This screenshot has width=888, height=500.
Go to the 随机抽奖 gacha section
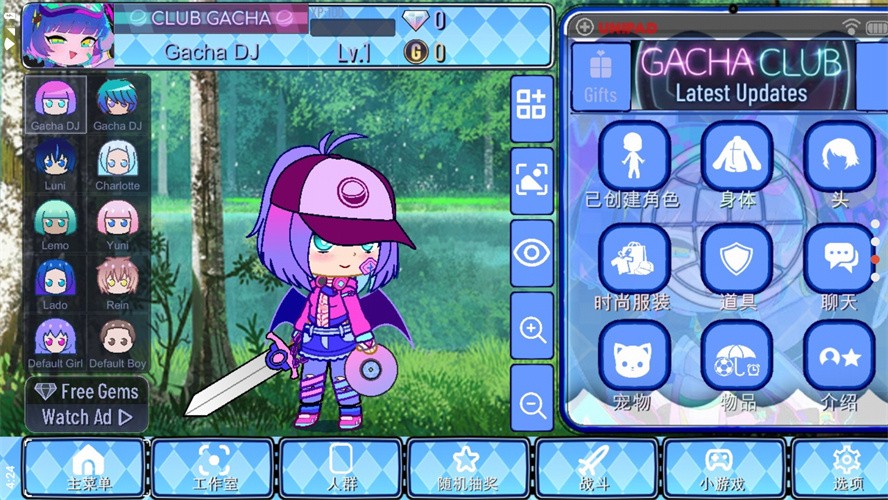click(x=465, y=467)
